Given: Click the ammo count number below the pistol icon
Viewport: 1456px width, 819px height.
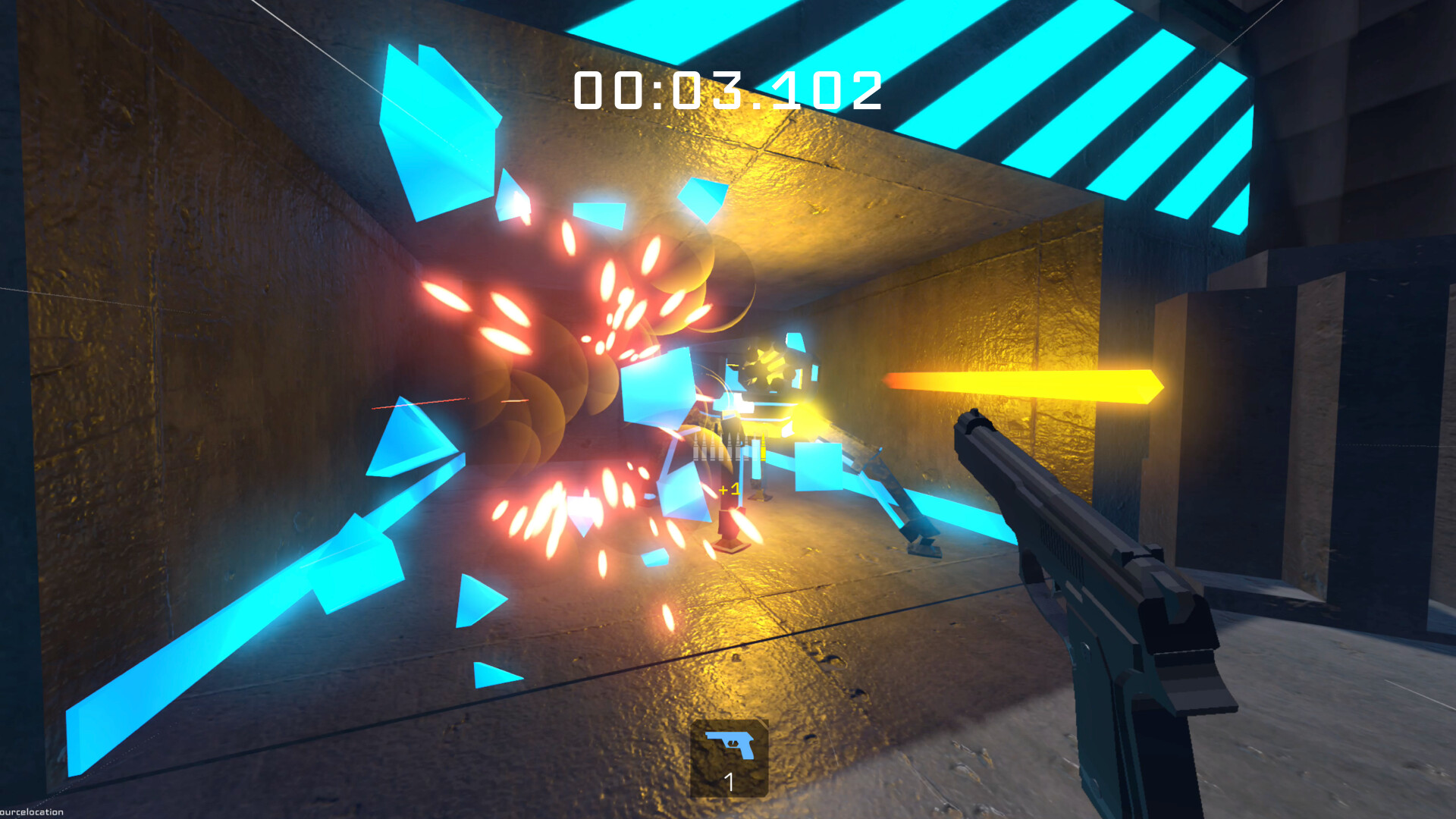Looking at the screenshot, I should pyautogui.click(x=728, y=782).
